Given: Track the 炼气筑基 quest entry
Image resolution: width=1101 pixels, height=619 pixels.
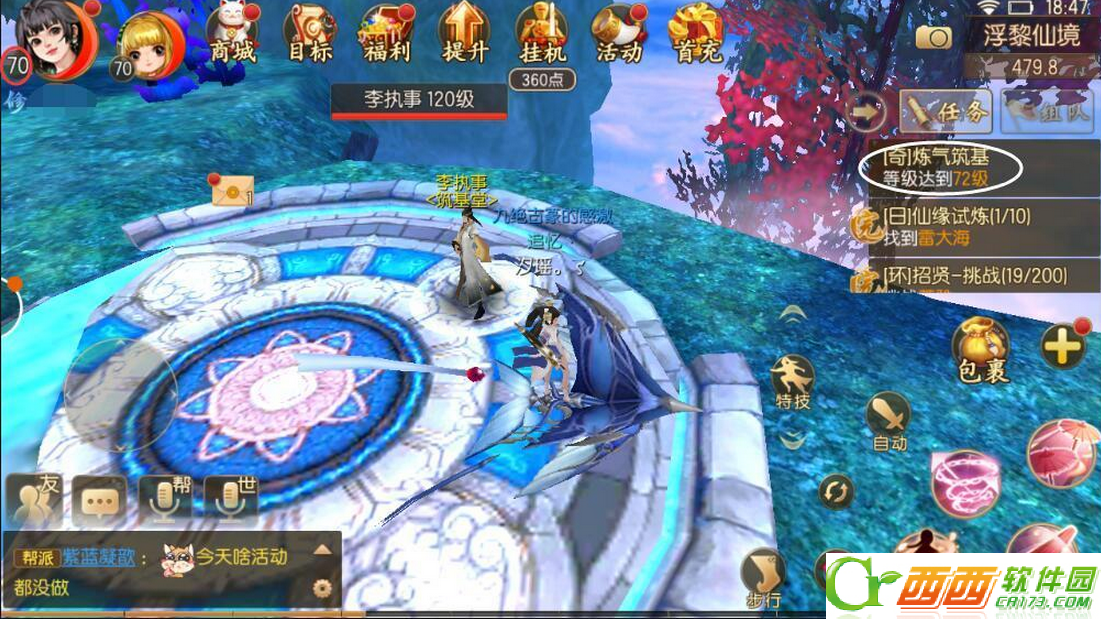Looking at the screenshot, I should 938,169.
